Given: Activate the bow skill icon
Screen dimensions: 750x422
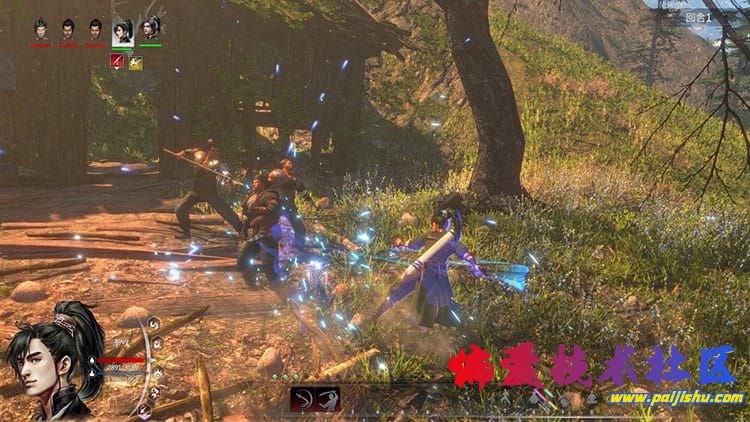Looking at the screenshot, I should pos(302,399).
